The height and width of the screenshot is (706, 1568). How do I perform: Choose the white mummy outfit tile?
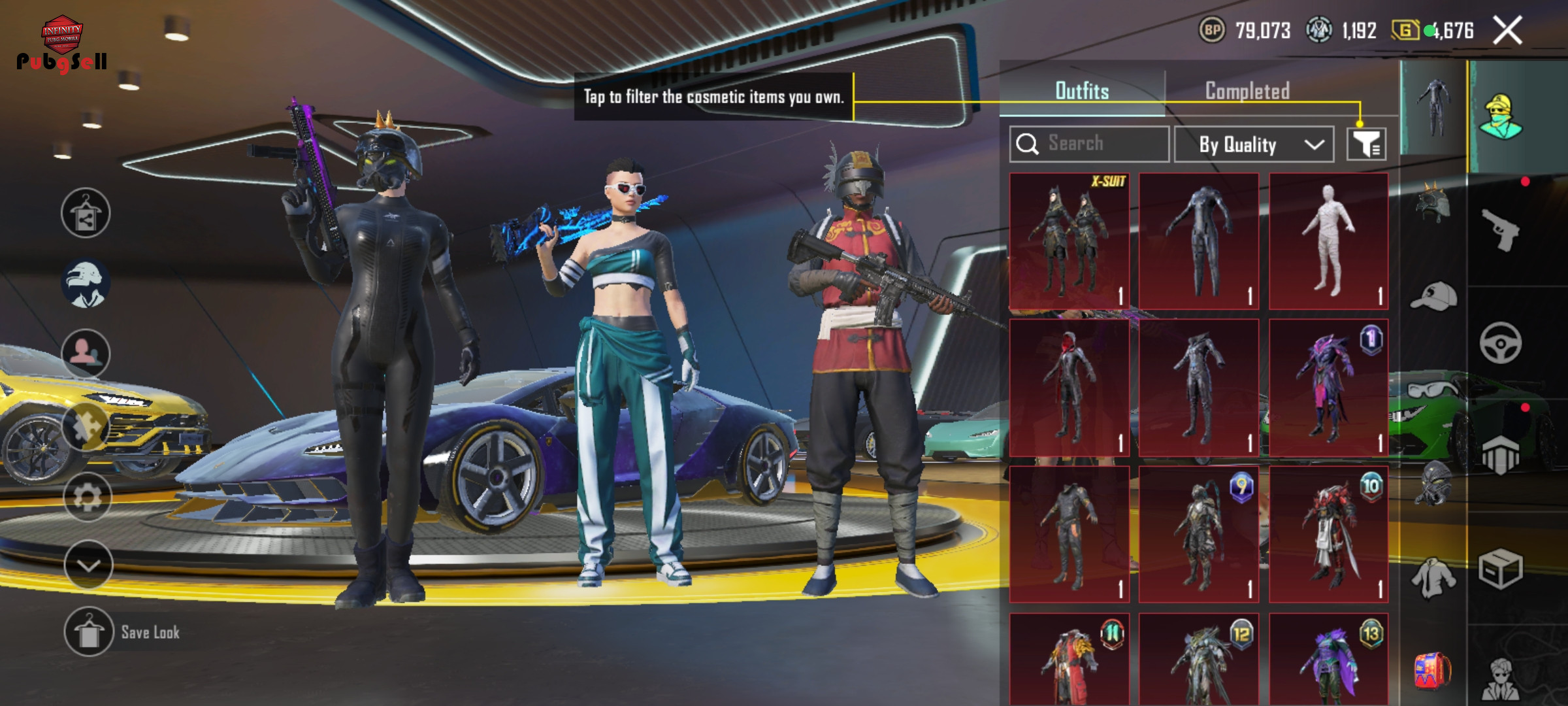click(x=1328, y=241)
